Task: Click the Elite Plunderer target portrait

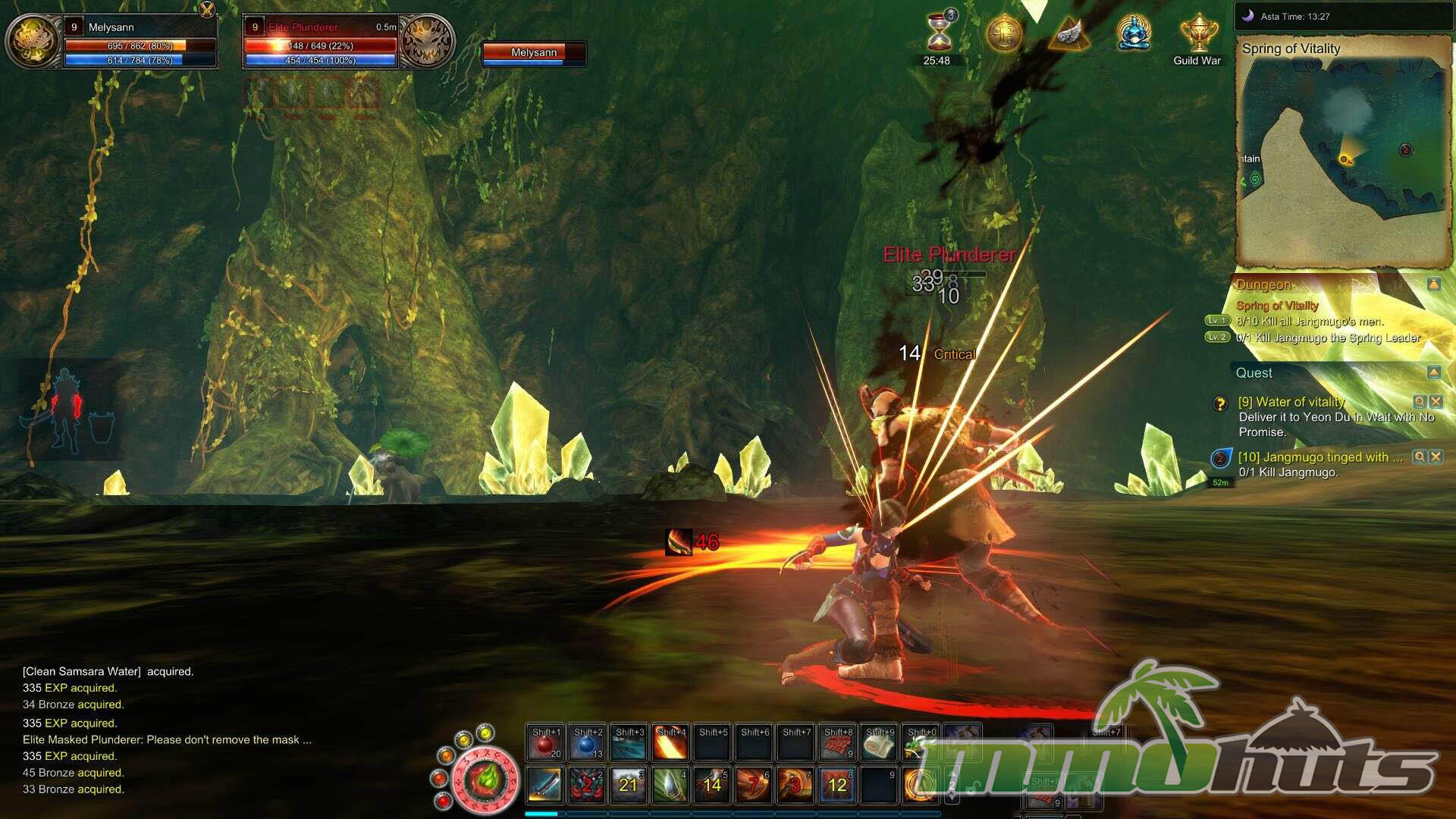Action: [x=427, y=41]
